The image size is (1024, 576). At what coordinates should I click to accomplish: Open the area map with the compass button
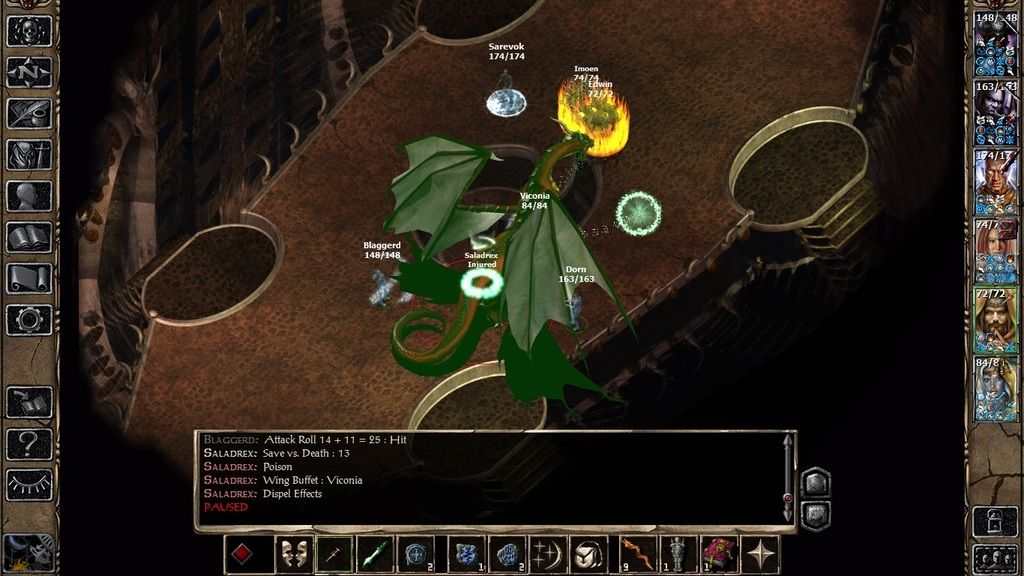[29, 72]
